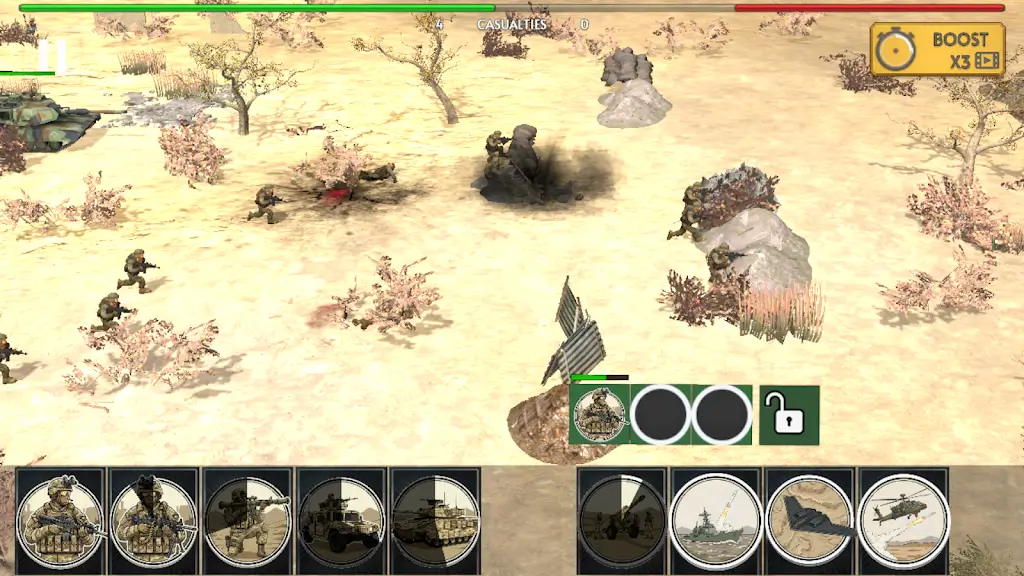This screenshot has width=1024, height=576.
Task: Click the green padlock unlock button
Action: pos(789,415)
